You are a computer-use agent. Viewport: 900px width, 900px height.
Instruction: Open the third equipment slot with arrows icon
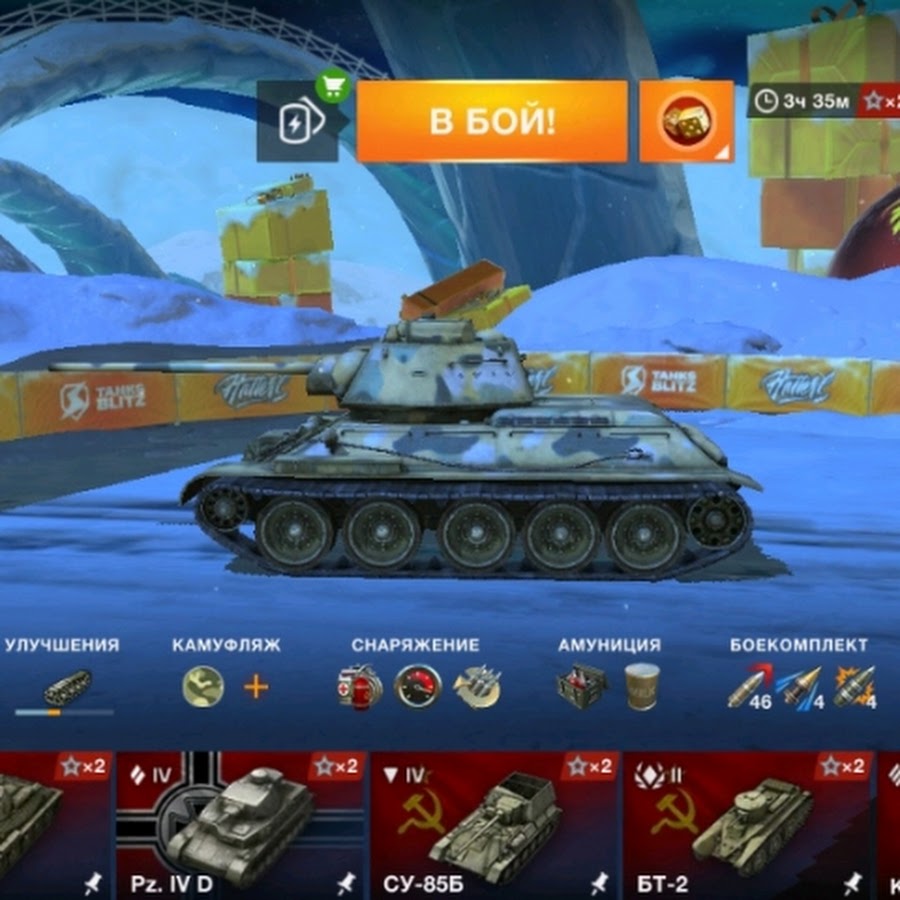click(477, 687)
